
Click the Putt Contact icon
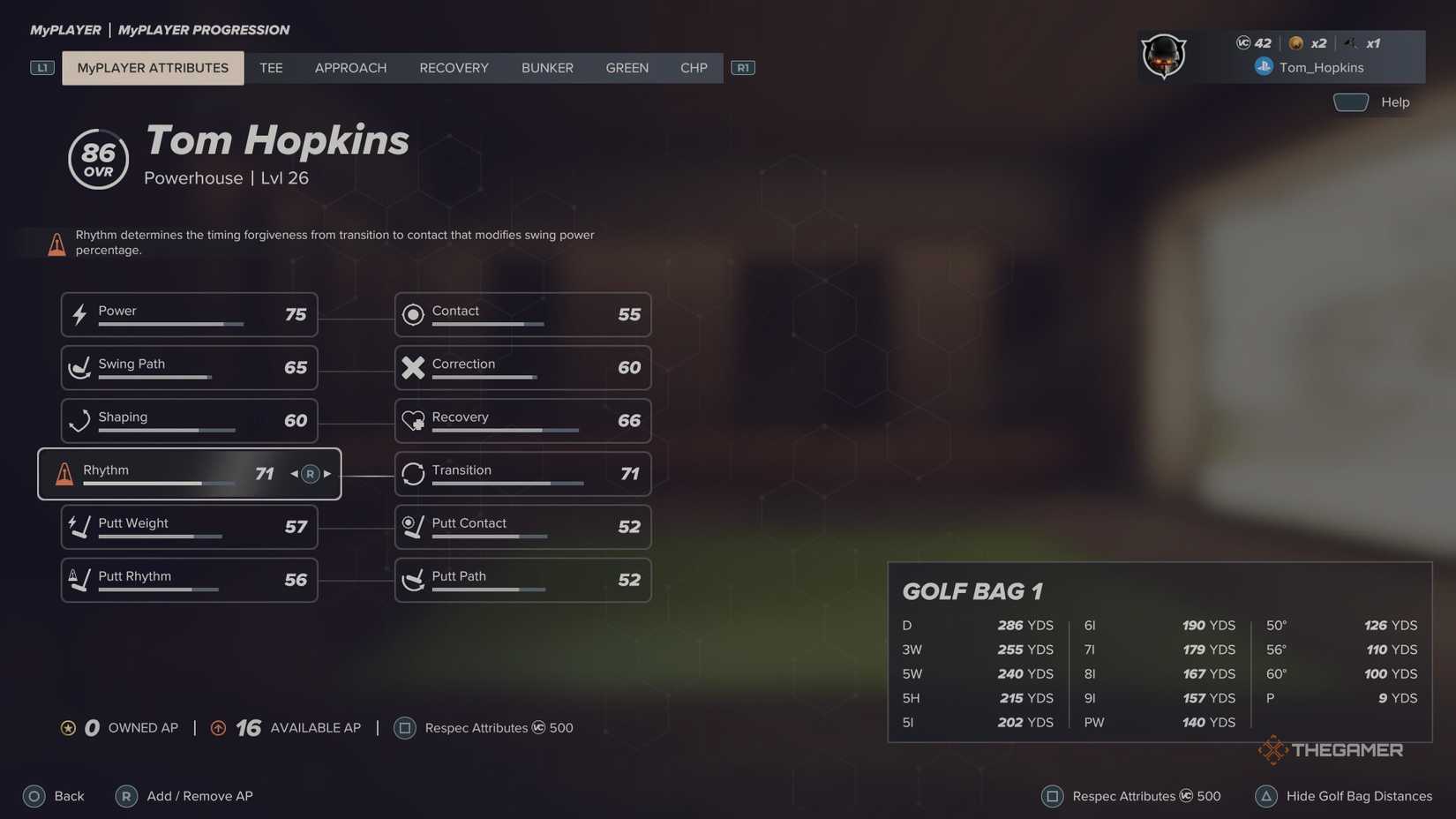click(x=413, y=527)
